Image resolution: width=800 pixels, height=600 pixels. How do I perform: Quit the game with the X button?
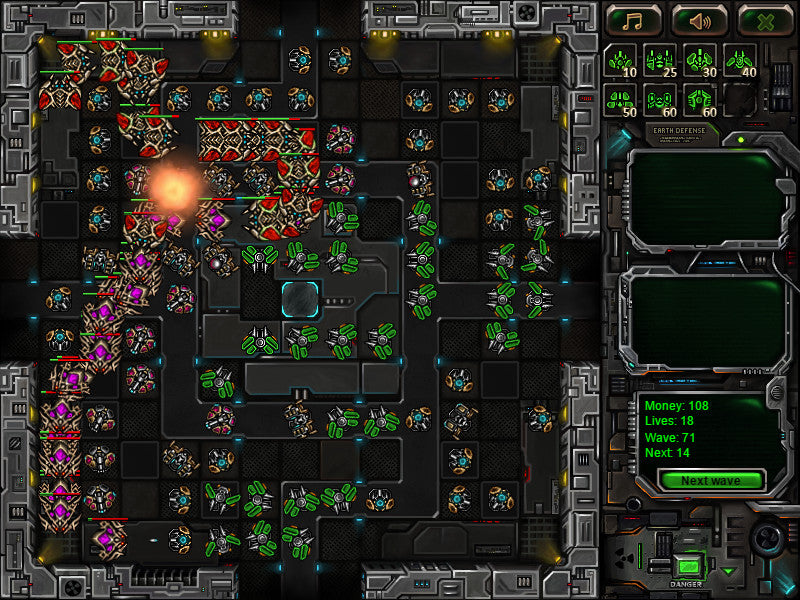click(x=765, y=19)
